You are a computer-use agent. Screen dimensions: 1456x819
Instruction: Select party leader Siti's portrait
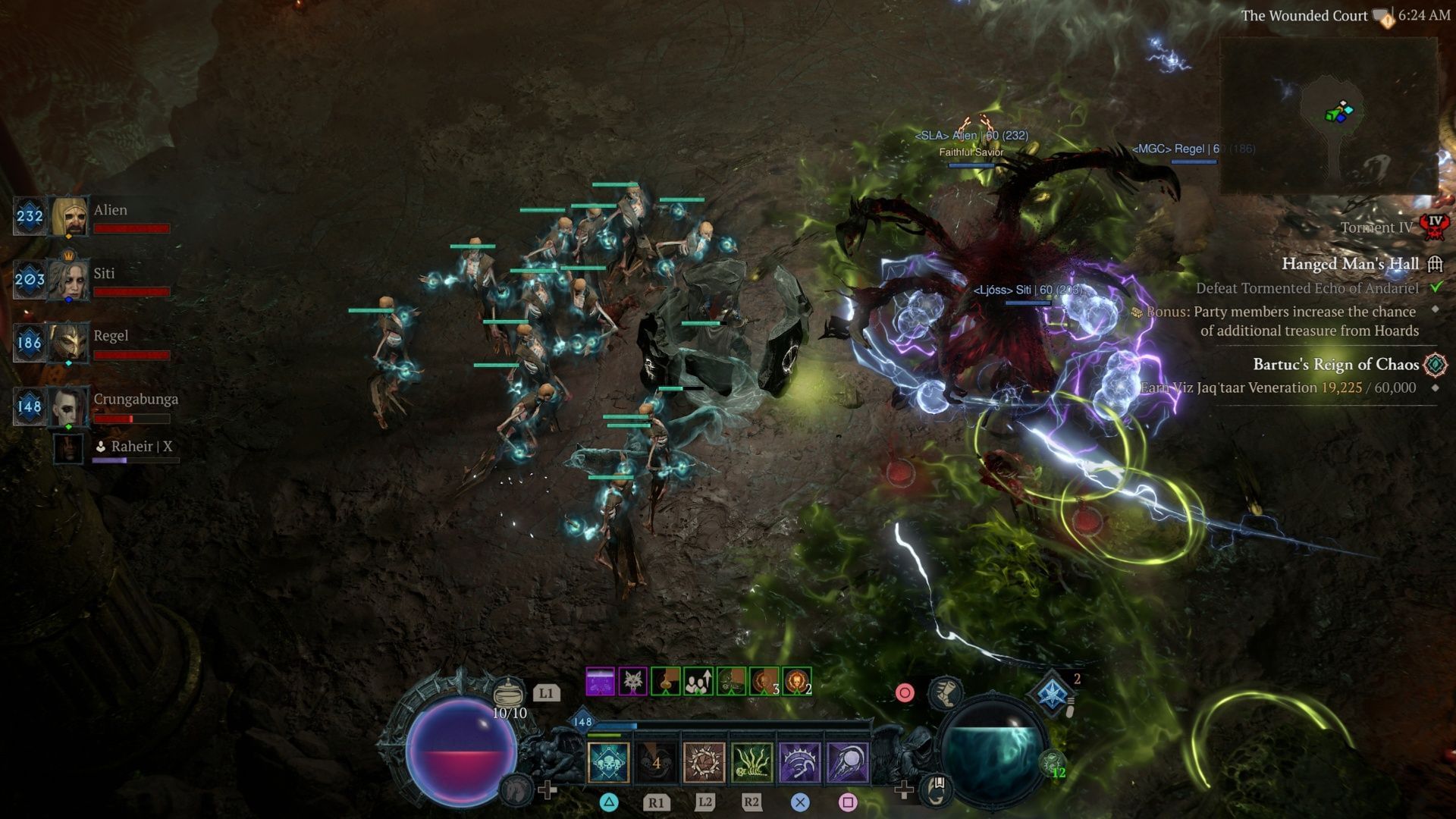[69, 280]
